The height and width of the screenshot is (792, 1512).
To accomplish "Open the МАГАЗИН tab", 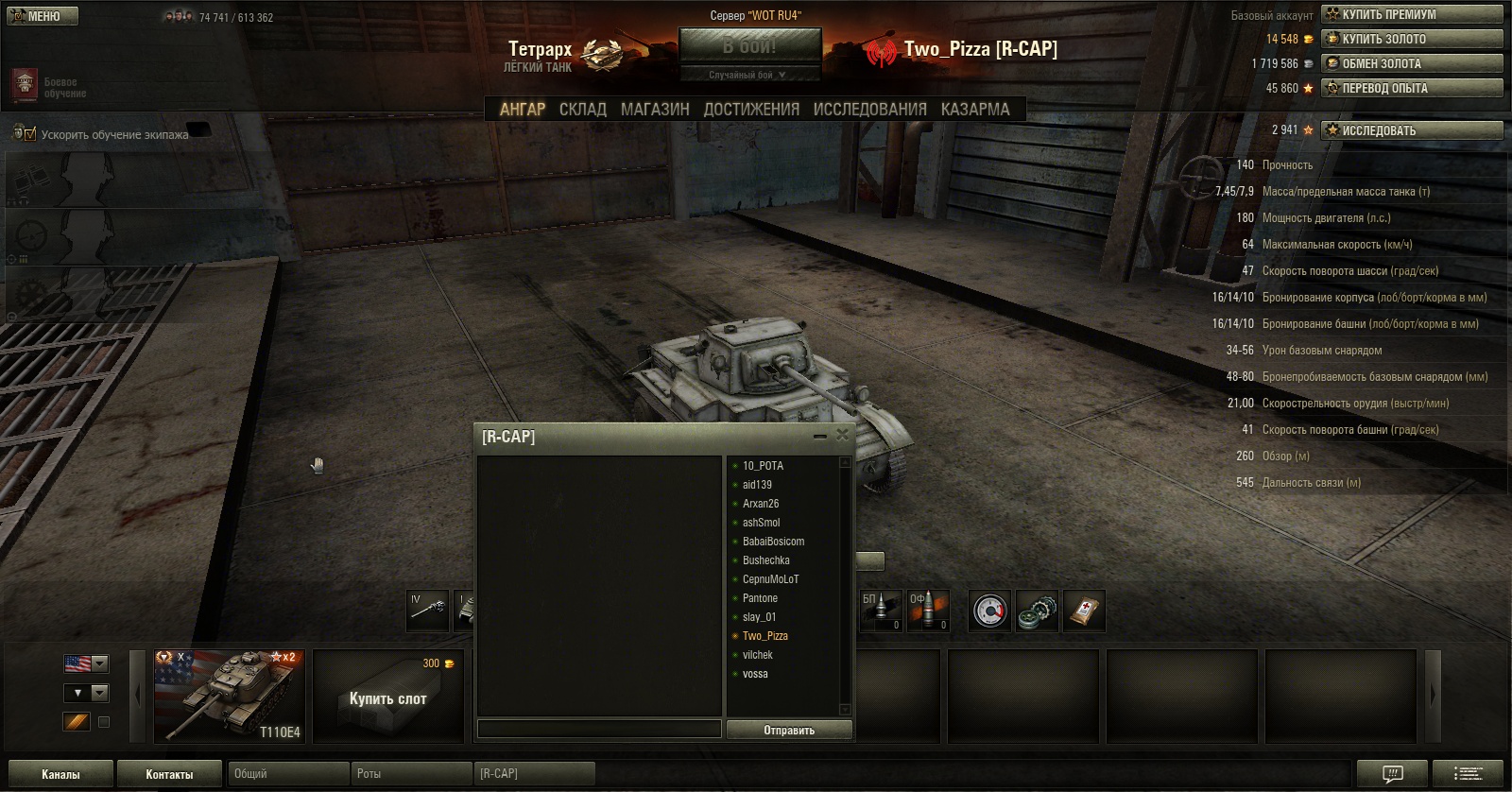I will [655, 110].
